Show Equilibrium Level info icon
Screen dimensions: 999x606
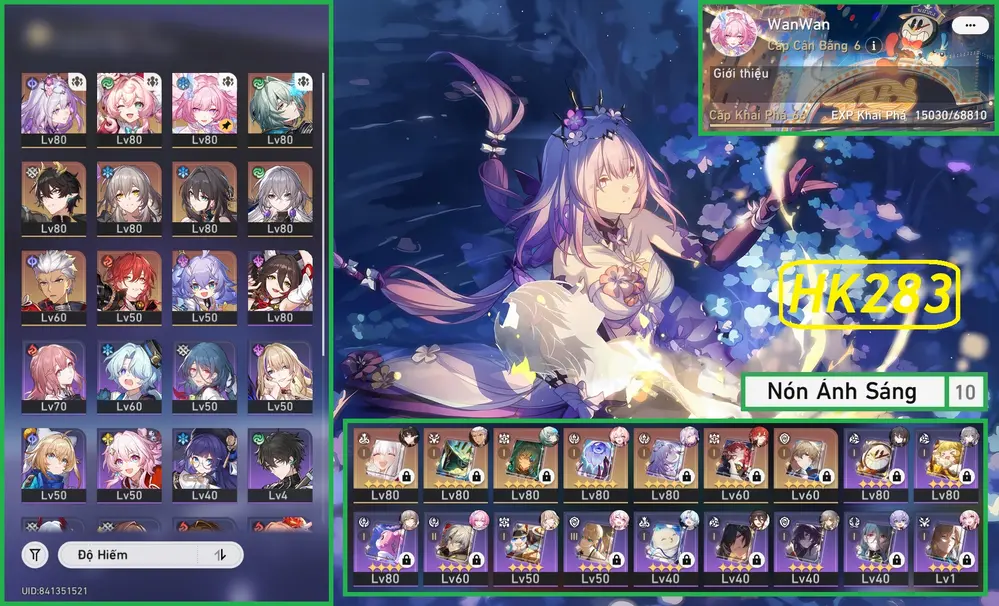click(873, 45)
